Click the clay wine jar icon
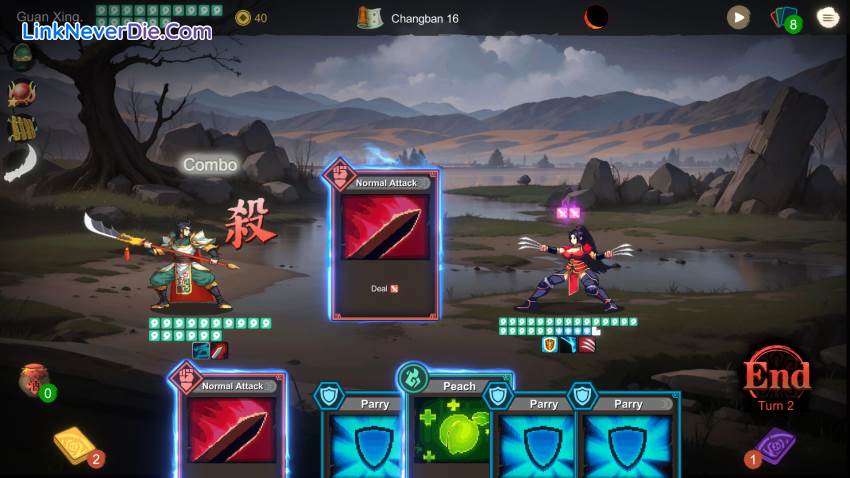This screenshot has width=850, height=478. click(31, 380)
